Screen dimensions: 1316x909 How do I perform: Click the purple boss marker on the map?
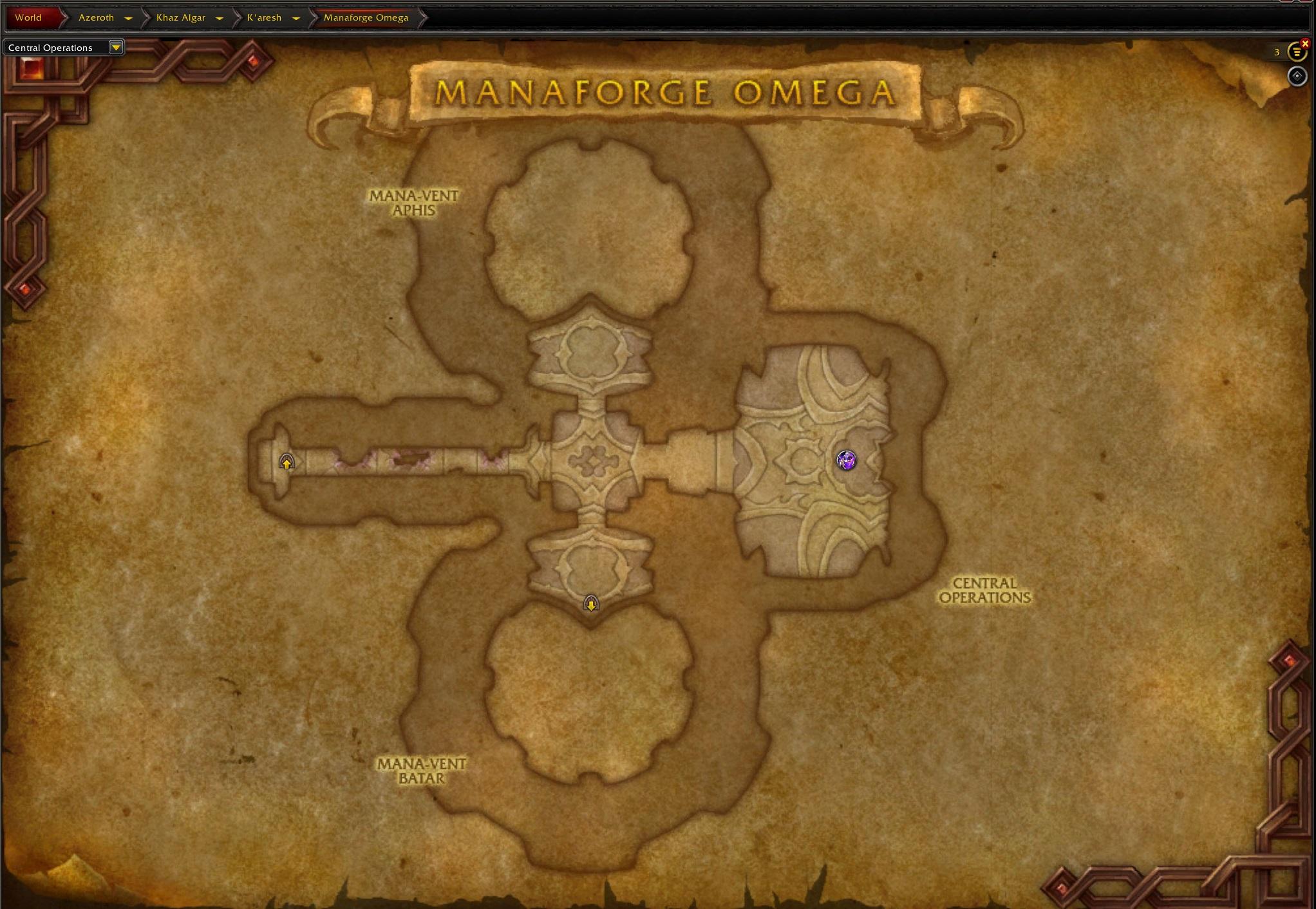(846, 460)
